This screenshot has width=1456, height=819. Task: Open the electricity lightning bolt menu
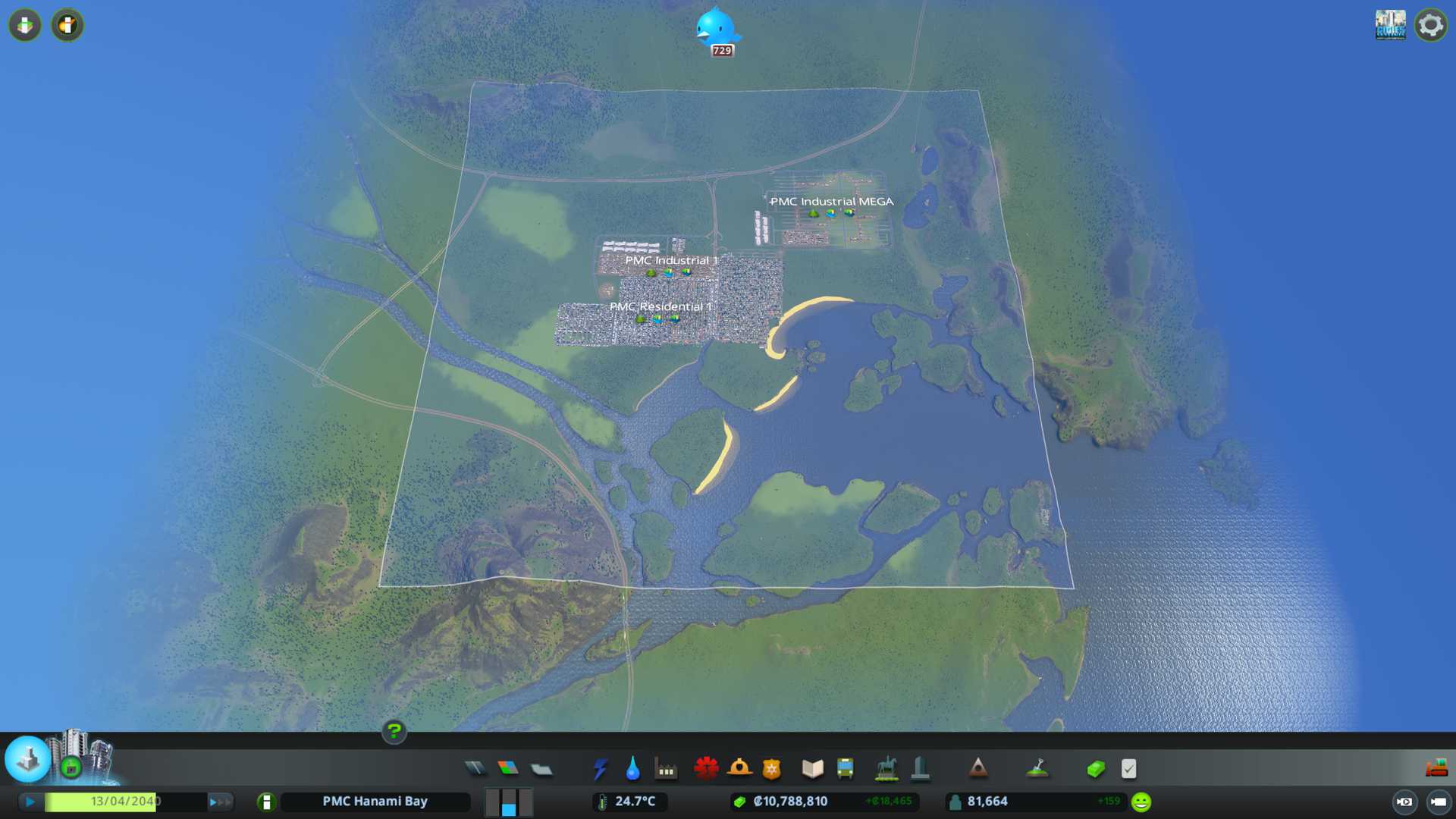pyautogui.click(x=600, y=769)
